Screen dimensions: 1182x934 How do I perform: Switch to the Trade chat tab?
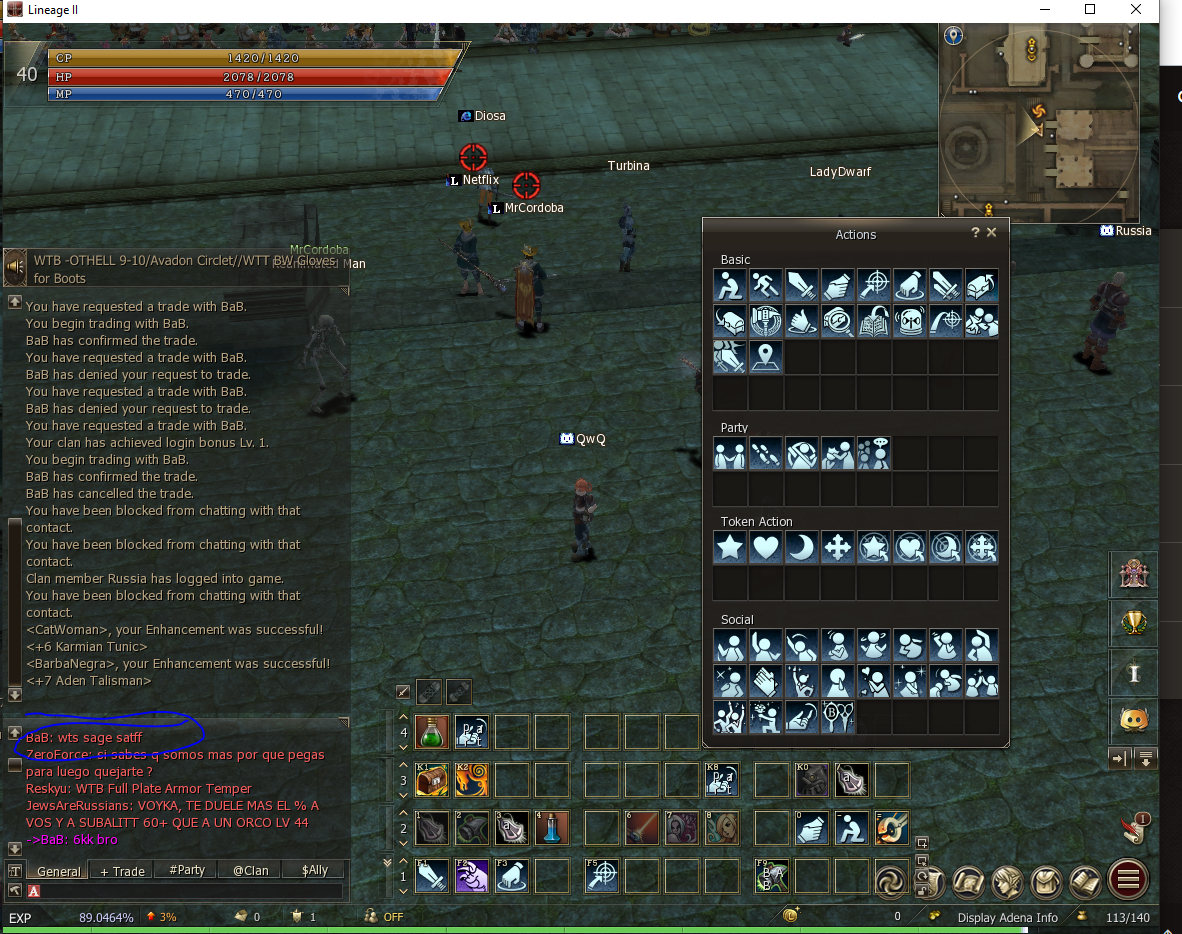(x=122, y=871)
